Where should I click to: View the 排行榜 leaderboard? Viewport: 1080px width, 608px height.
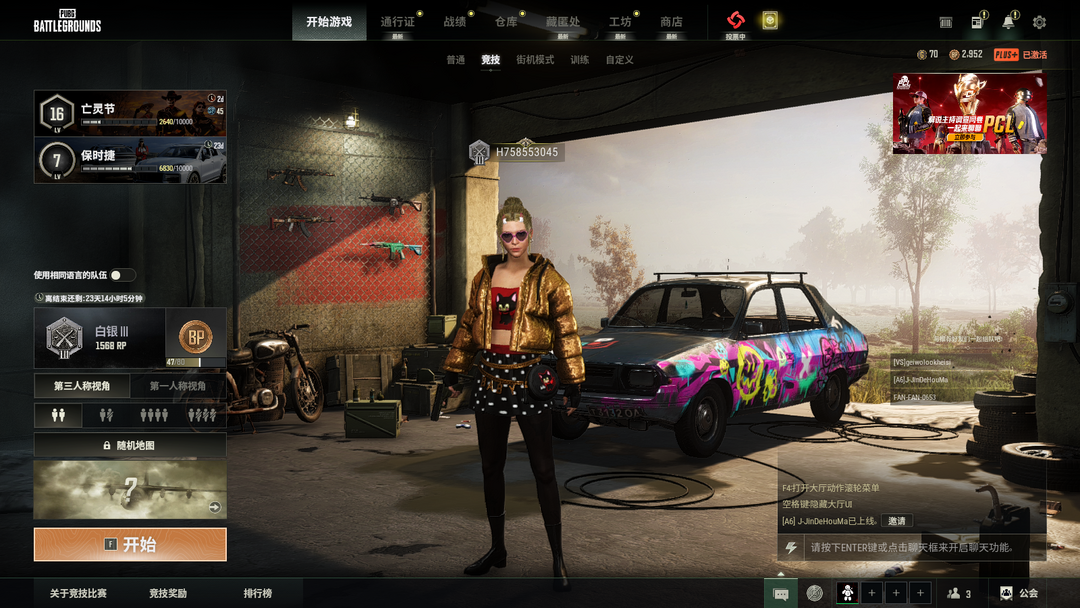coord(257,593)
